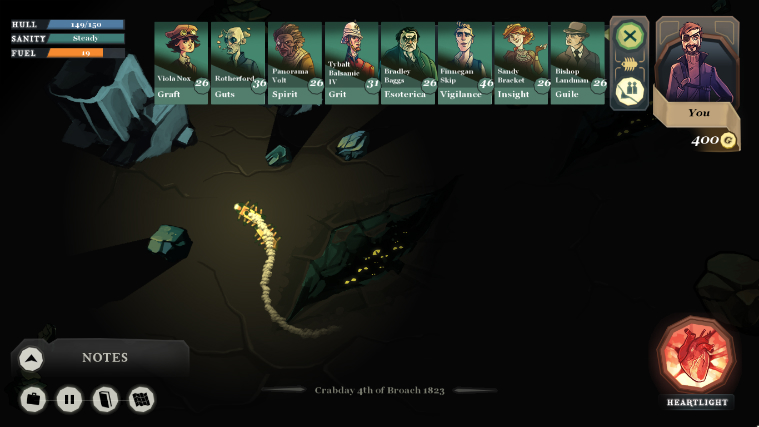Image resolution: width=759 pixels, height=427 pixels.
Task: Pick Sandy Bracket's Insight card
Action: 521,62
